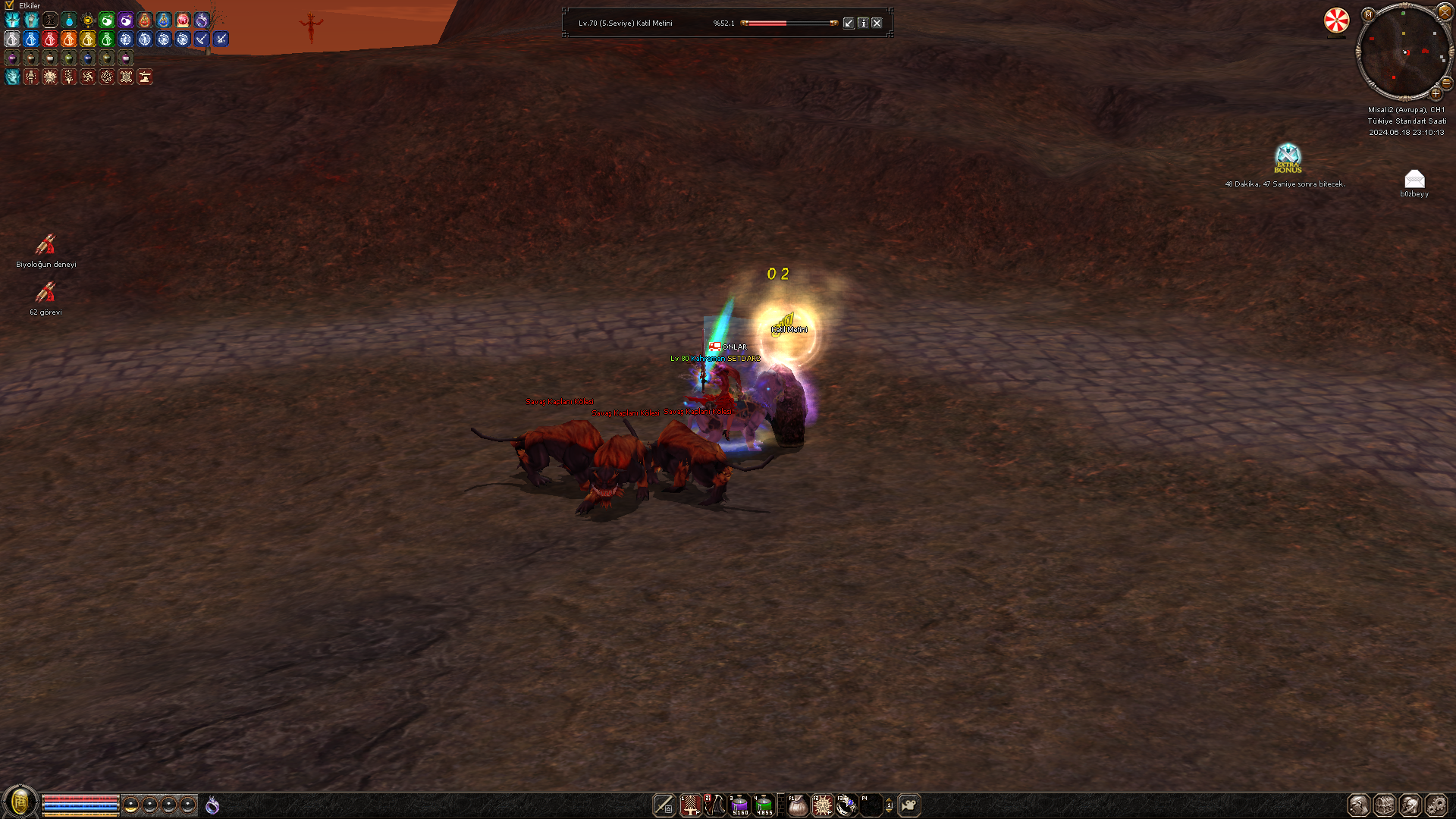Zoom out the minimap with minus button
This screenshot has width=1456, height=819.
(1446, 82)
